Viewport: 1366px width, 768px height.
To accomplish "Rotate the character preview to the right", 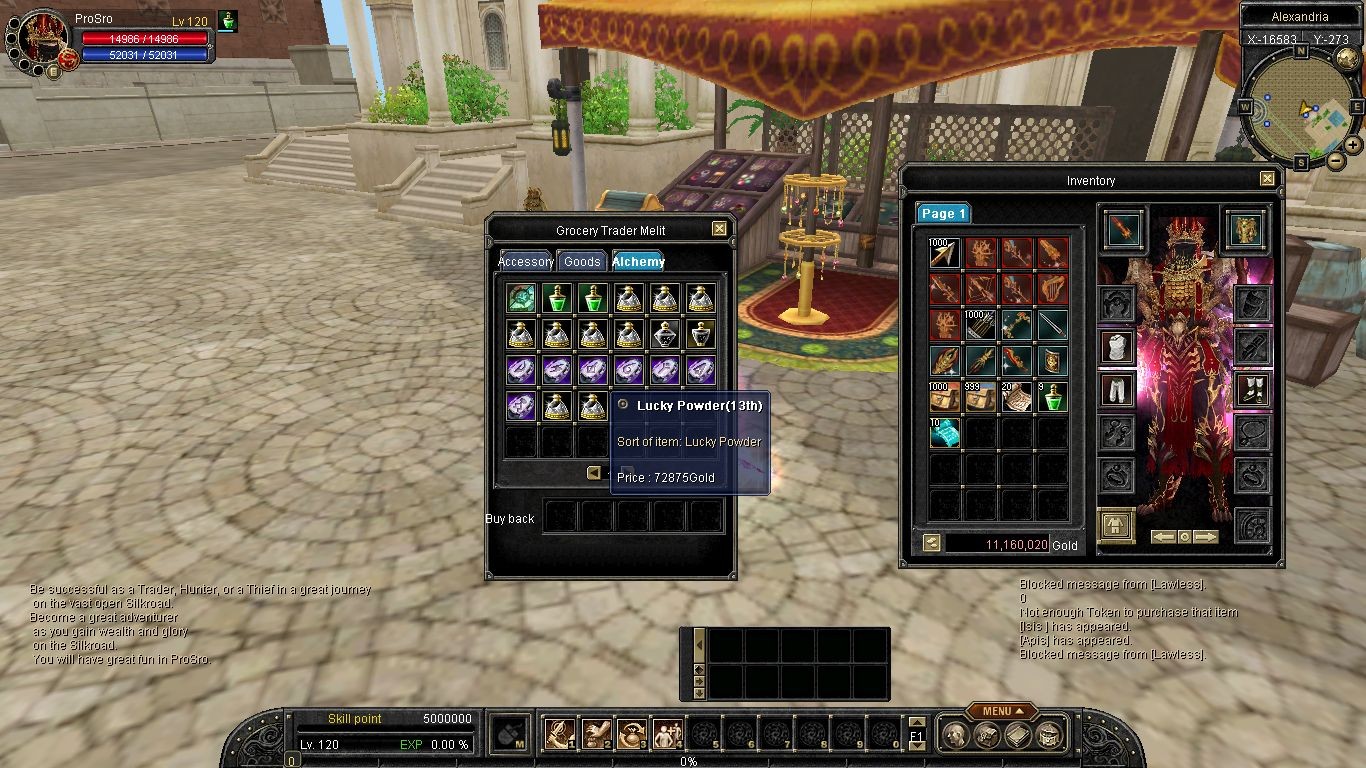I will click(1207, 537).
